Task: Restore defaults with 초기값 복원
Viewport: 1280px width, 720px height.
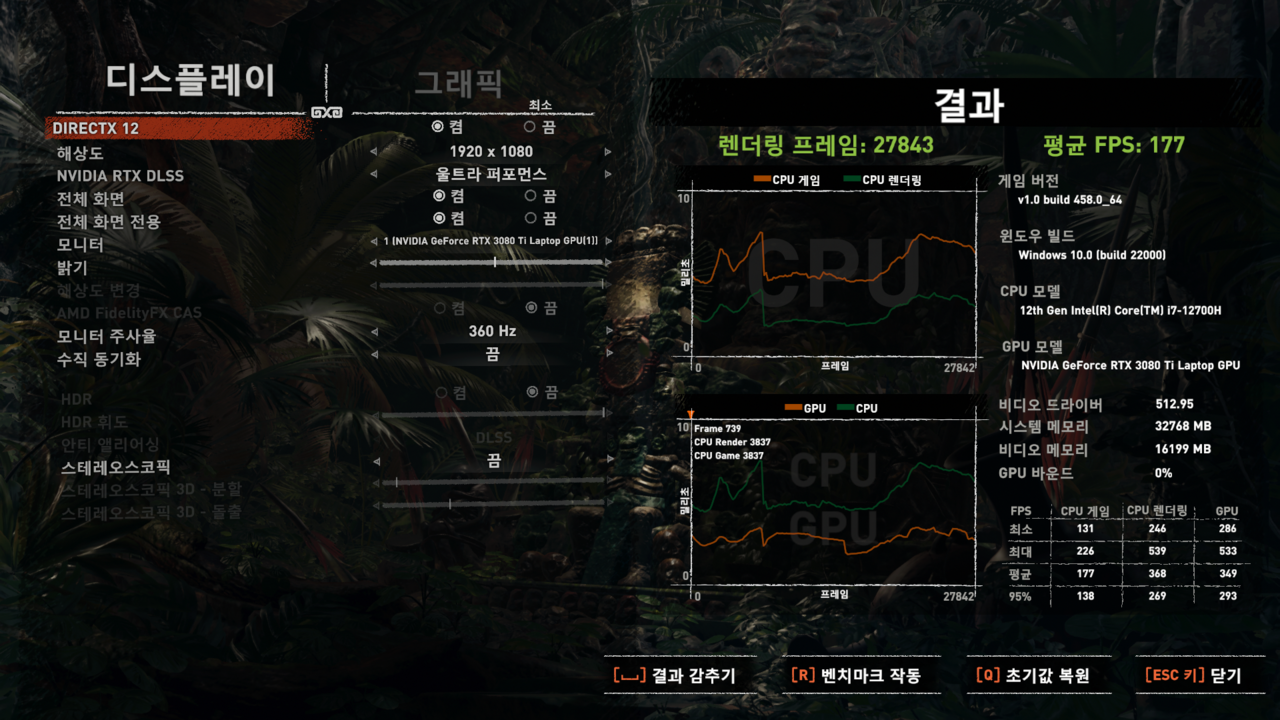Action: pyautogui.click(x=1032, y=676)
